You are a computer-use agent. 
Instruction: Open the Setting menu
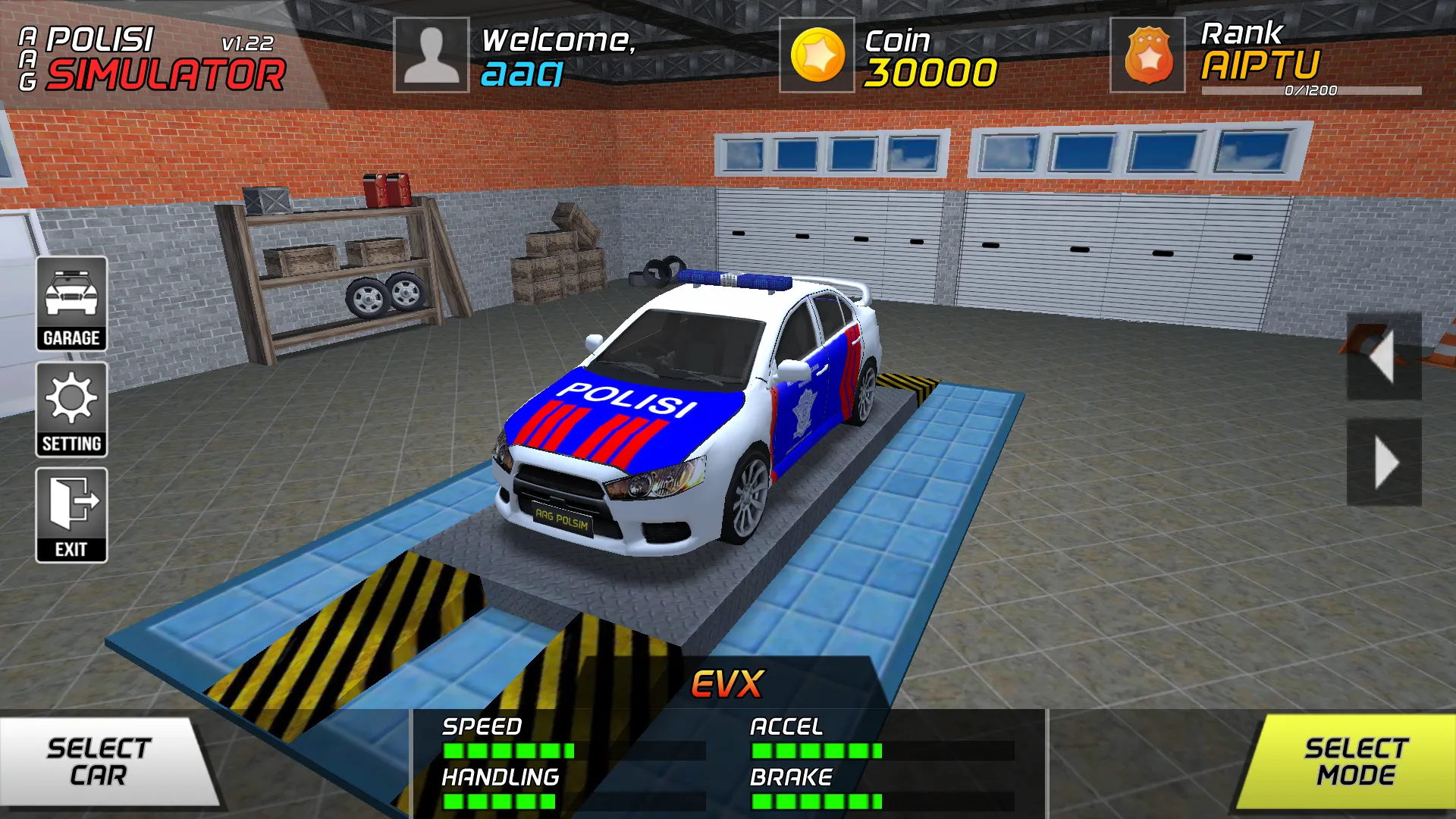71,409
